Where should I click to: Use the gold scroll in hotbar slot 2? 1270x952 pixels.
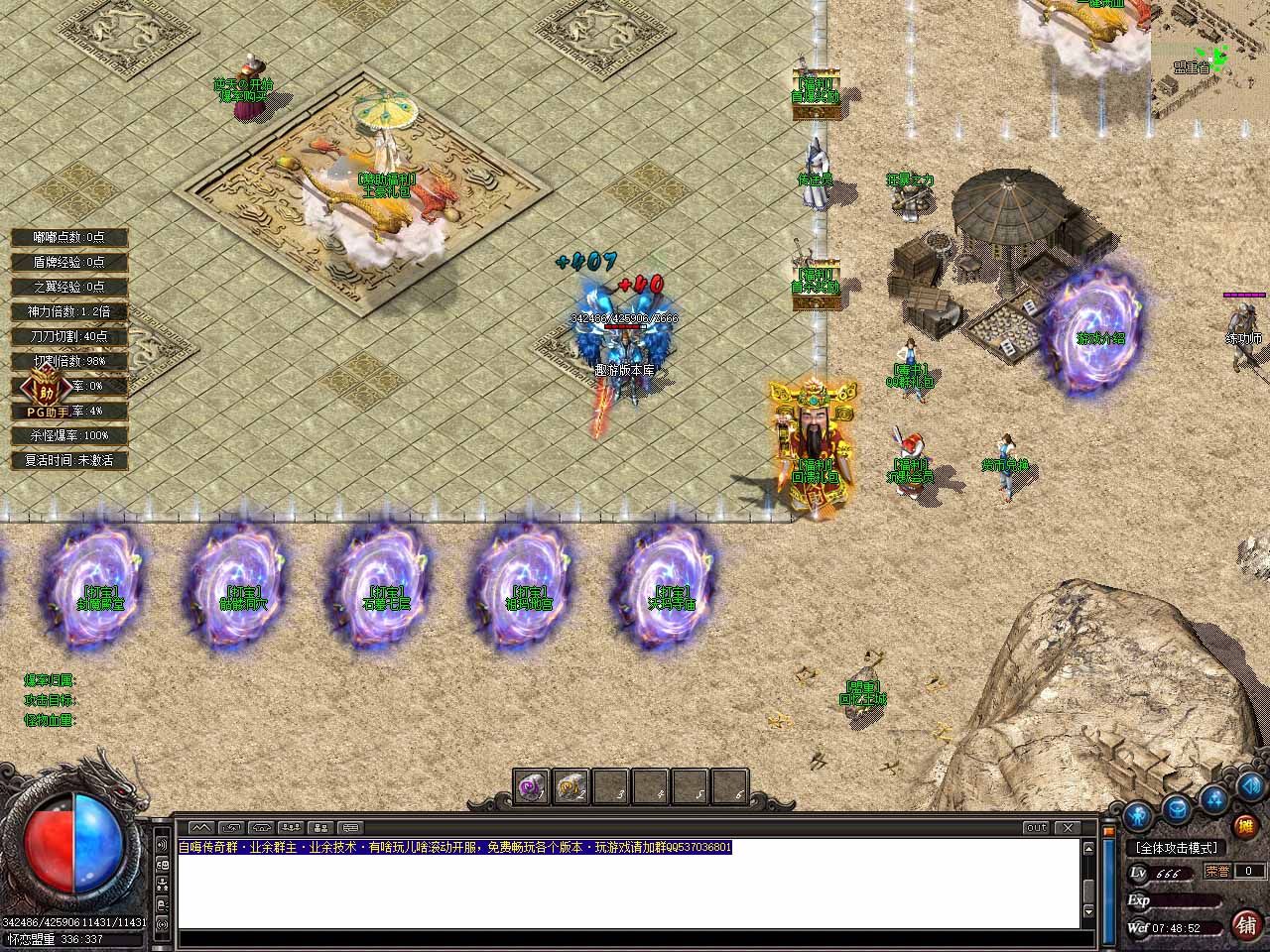pos(571,787)
